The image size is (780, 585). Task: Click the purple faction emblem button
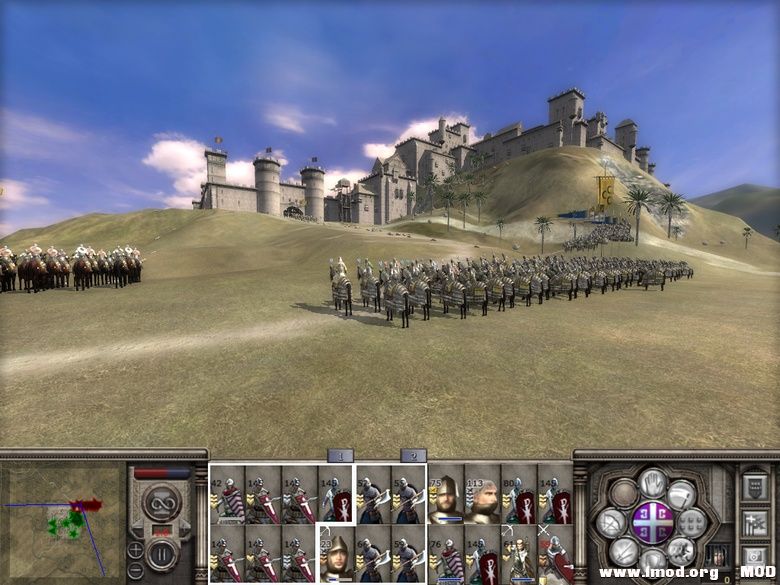652,522
